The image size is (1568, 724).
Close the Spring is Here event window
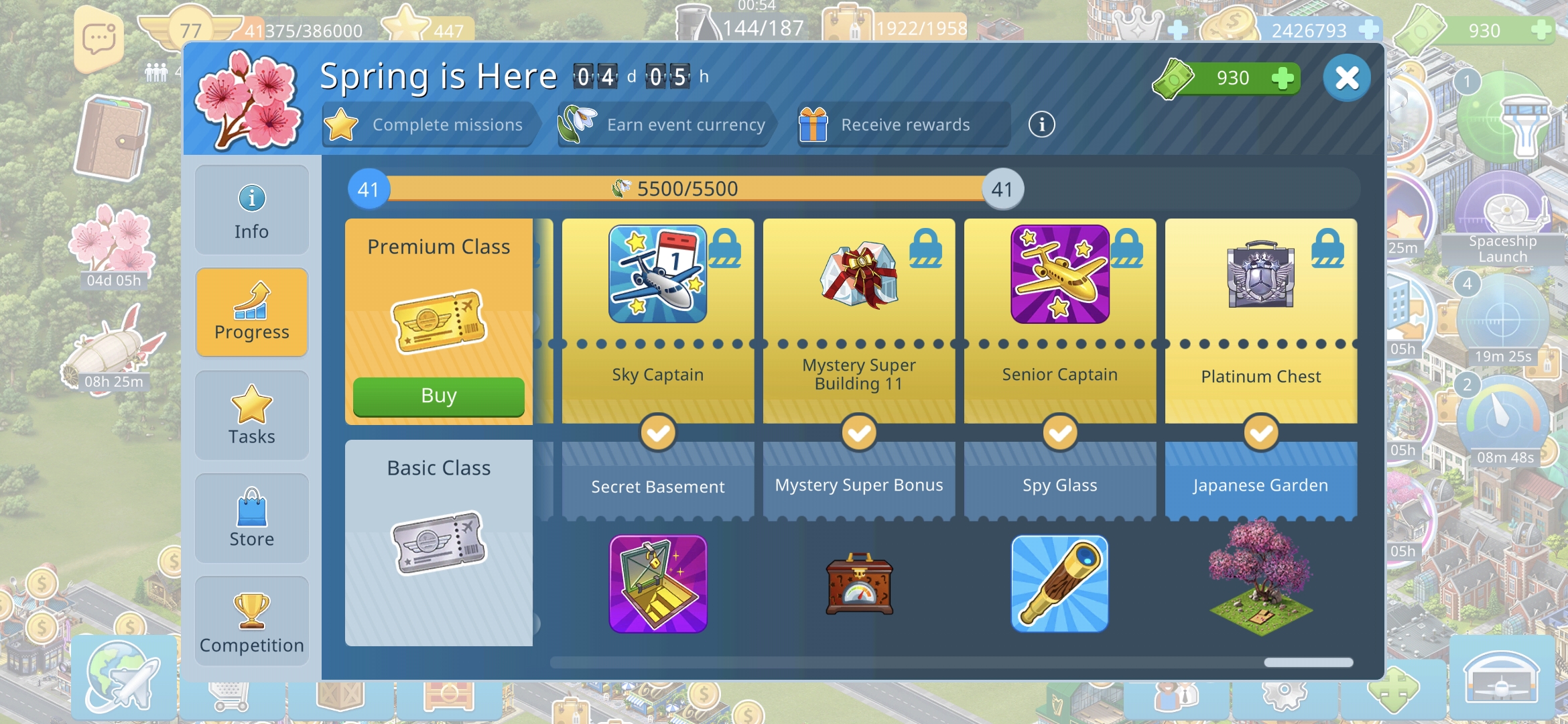1346,78
